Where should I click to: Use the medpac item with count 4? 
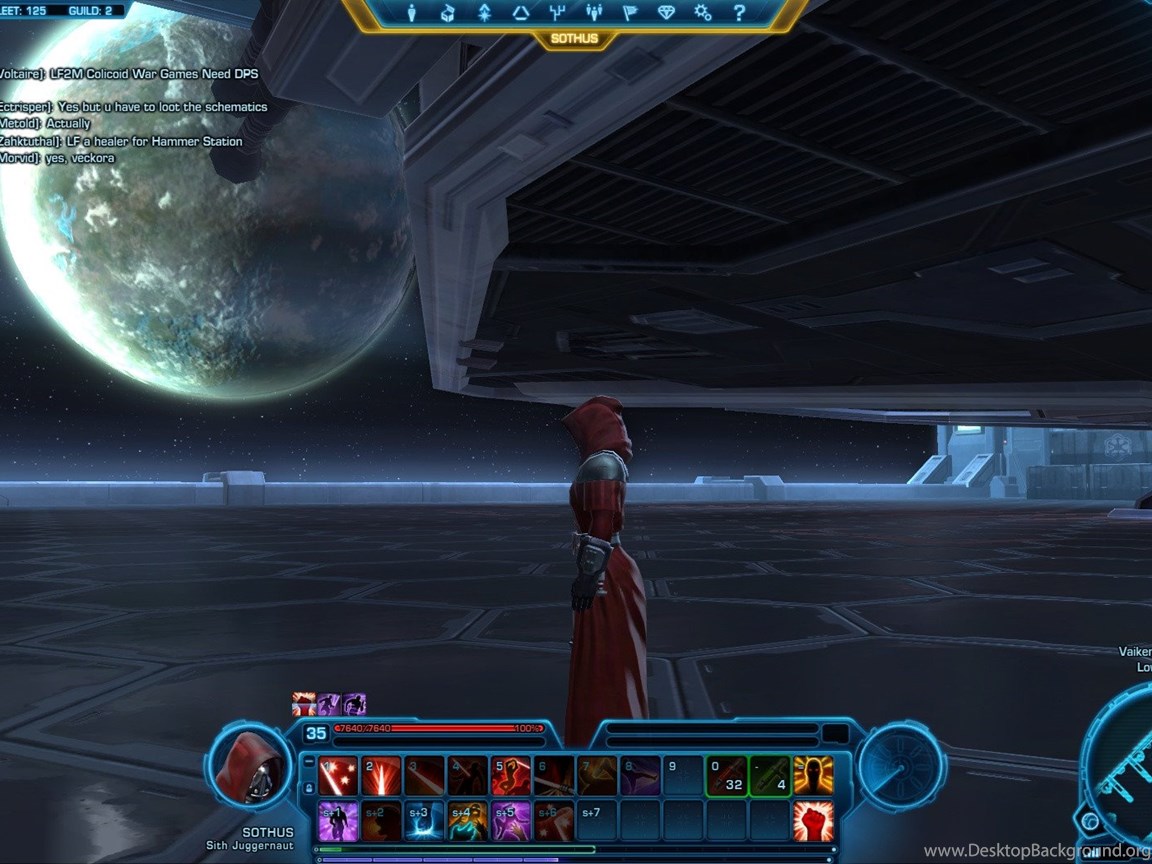click(770, 776)
